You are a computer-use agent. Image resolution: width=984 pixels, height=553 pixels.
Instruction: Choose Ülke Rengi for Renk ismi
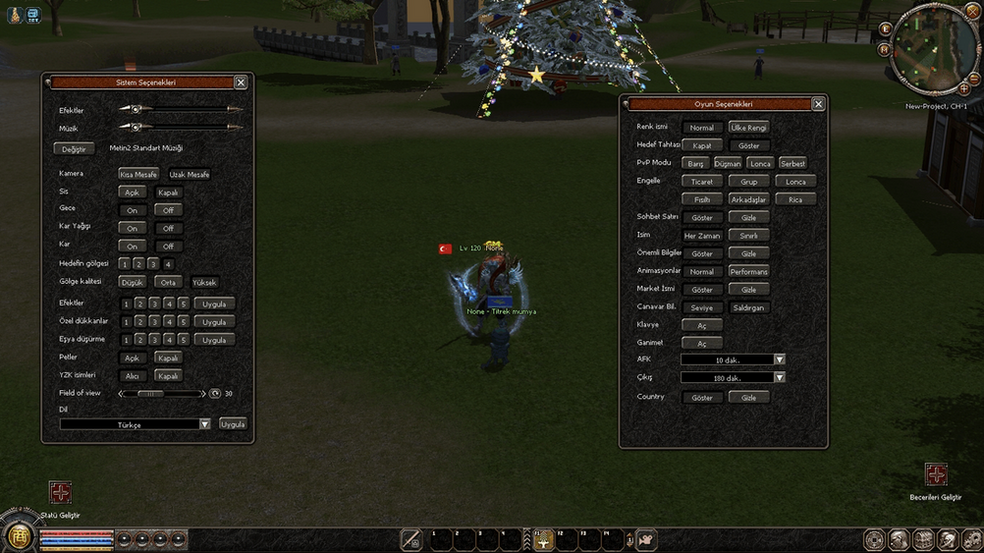[x=748, y=128]
